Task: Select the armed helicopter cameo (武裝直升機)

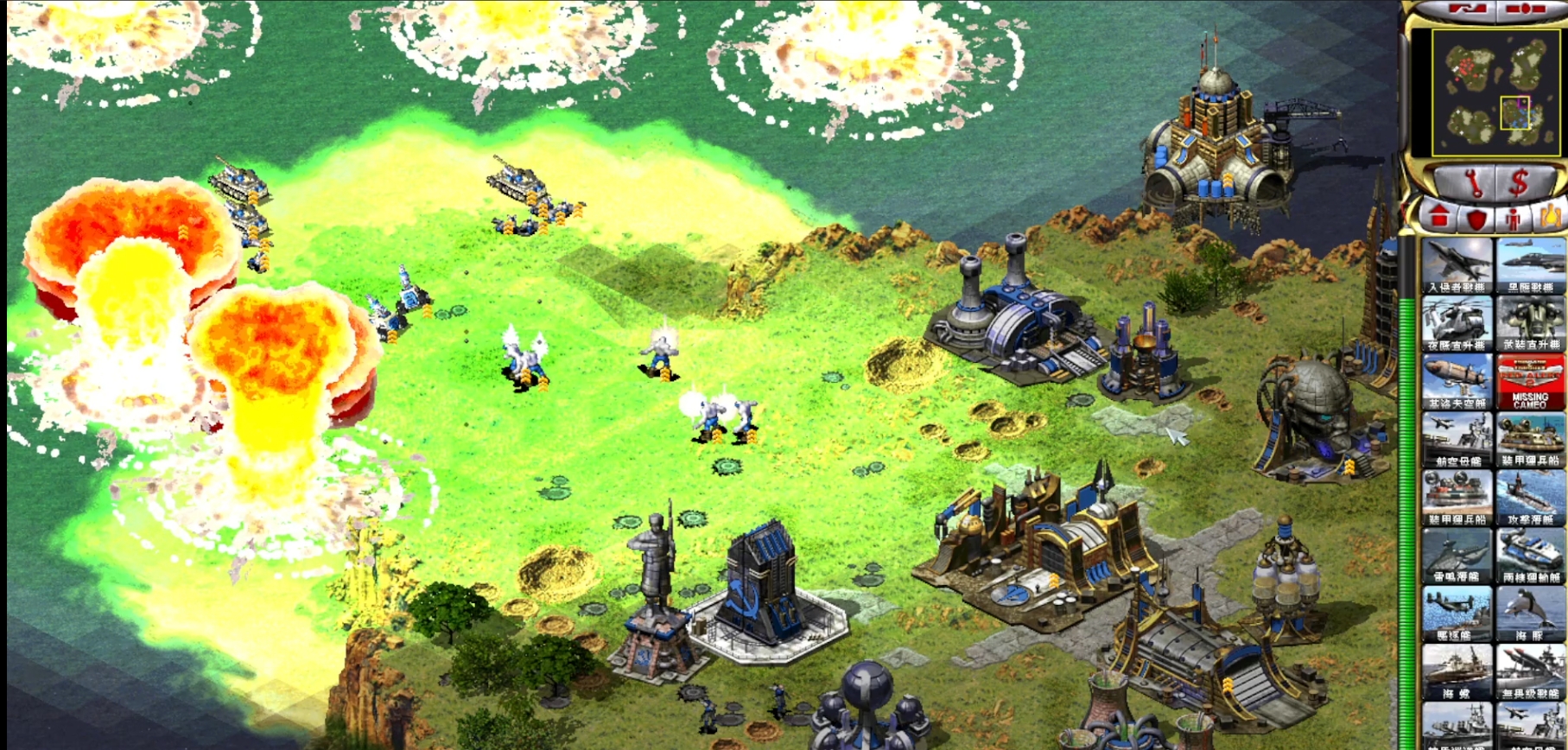Action: point(1531,323)
